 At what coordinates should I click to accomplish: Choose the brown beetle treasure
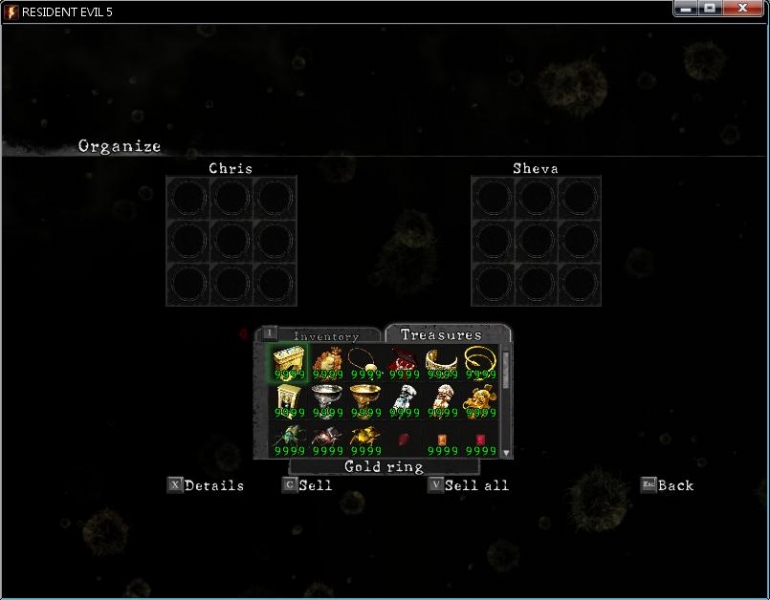click(x=327, y=438)
